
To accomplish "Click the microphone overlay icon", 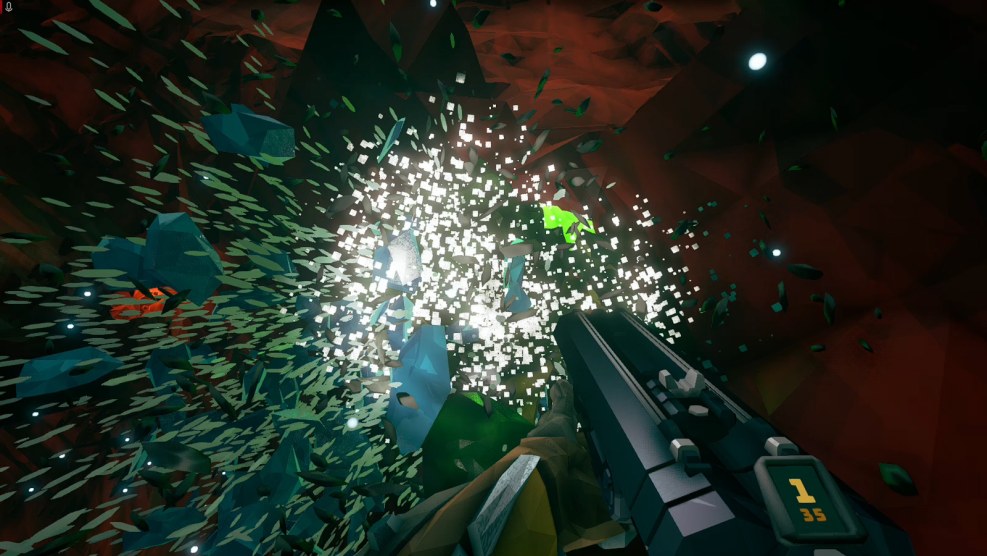I will coord(8,7).
